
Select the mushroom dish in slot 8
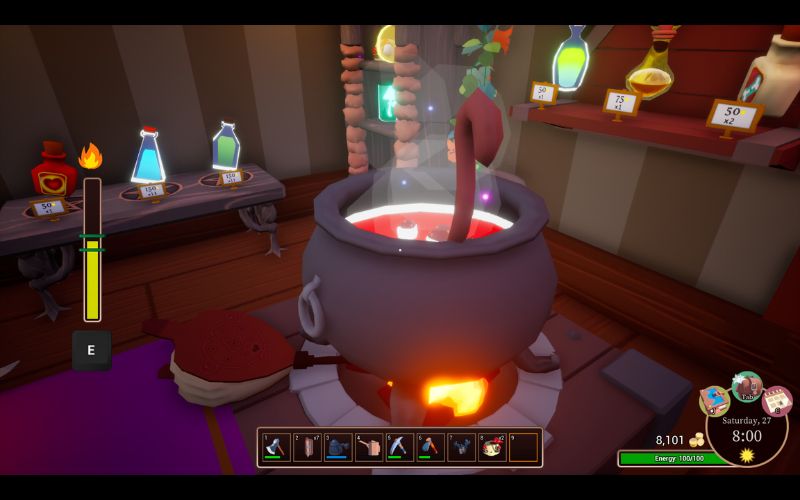coord(492,447)
